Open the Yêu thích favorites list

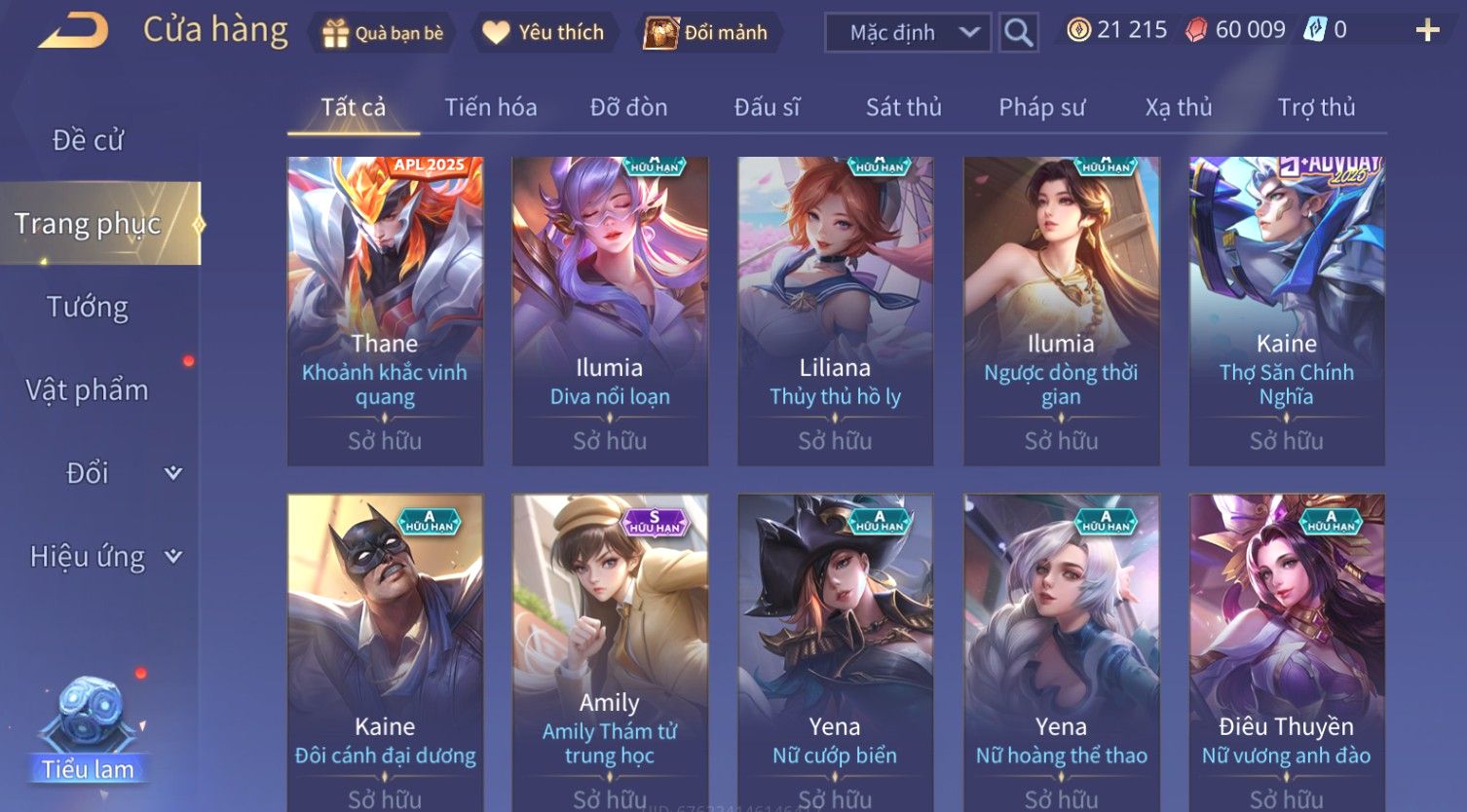[x=544, y=33]
